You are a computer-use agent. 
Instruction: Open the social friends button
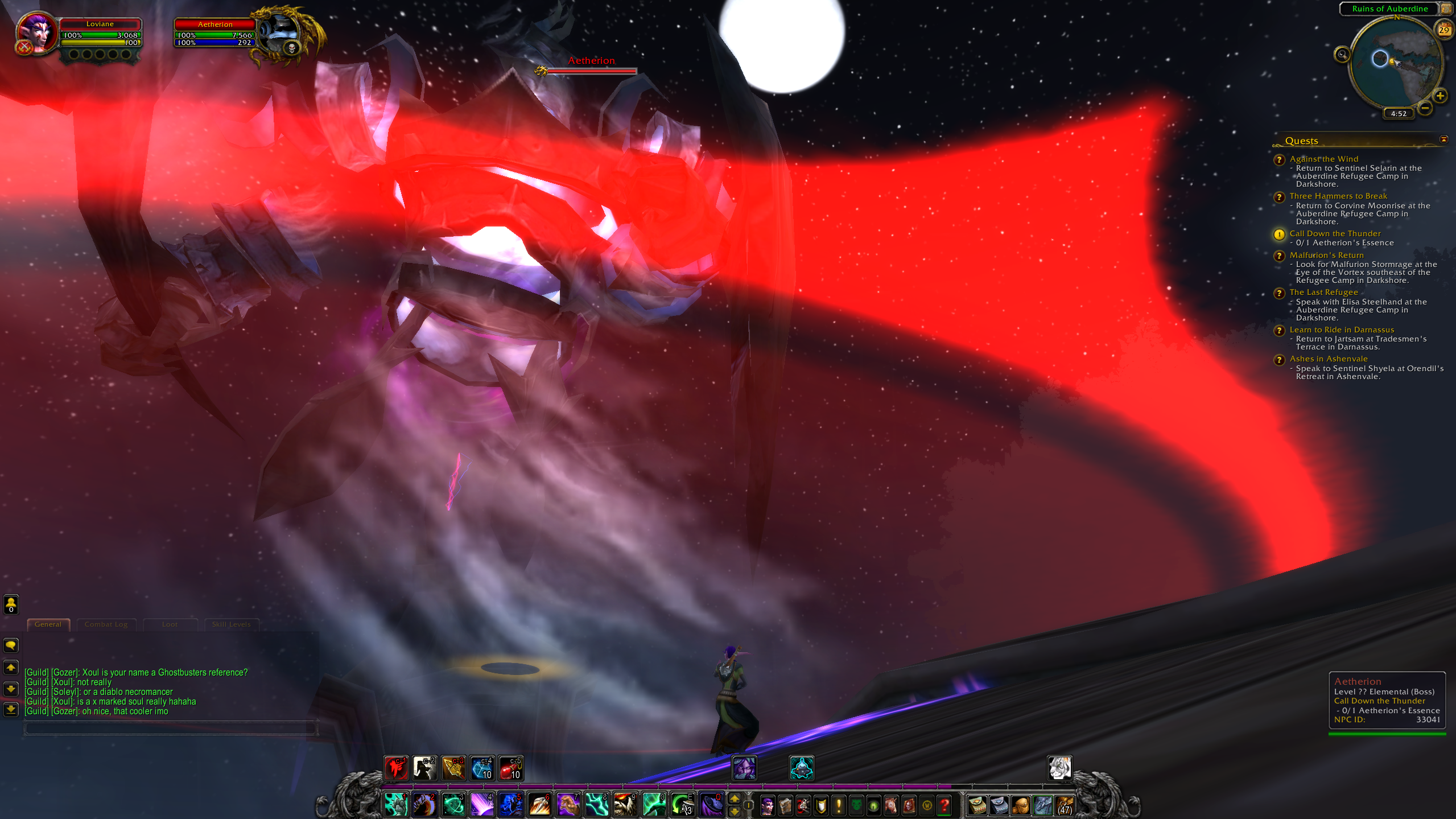(x=11, y=604)
